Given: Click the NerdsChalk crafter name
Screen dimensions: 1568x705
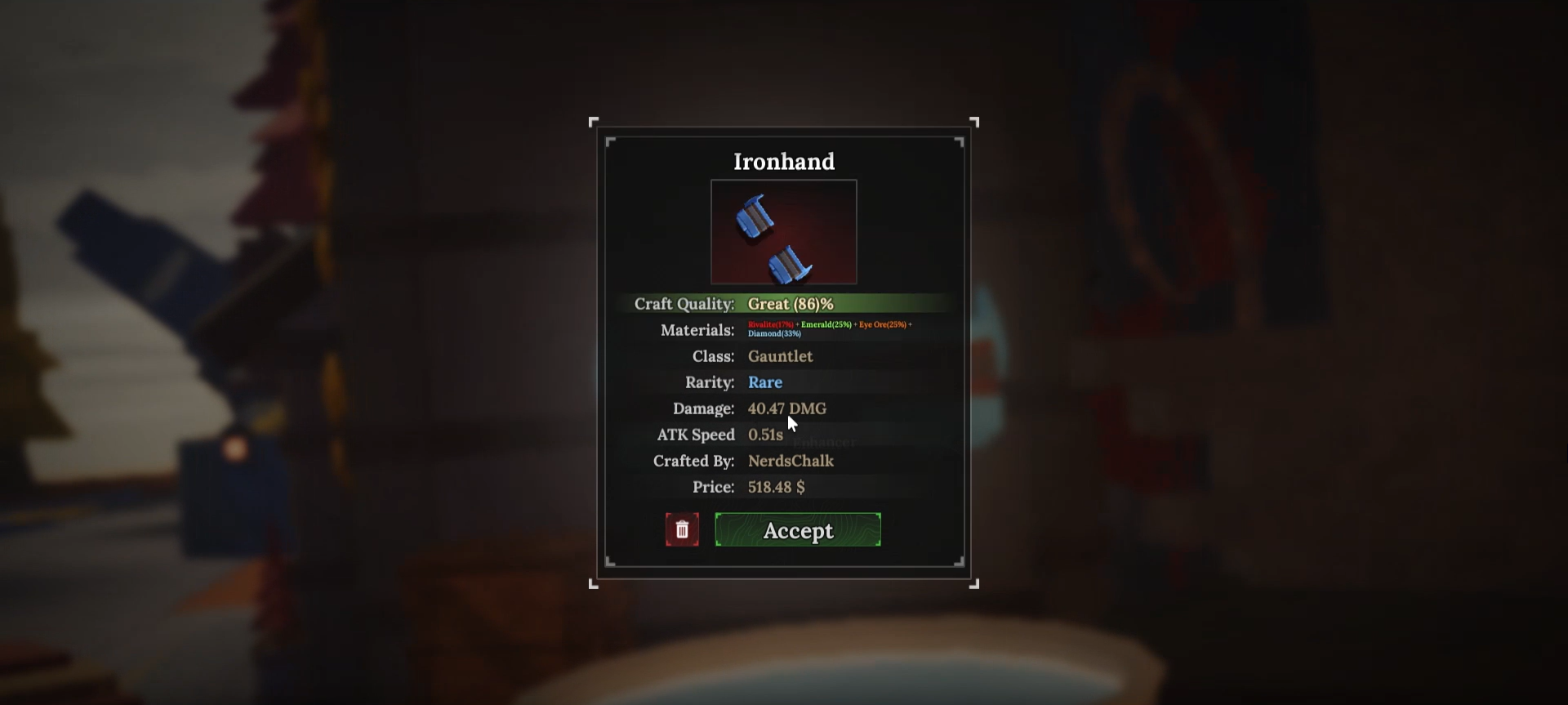Looking at the screenshot, I should pos(790,461).
